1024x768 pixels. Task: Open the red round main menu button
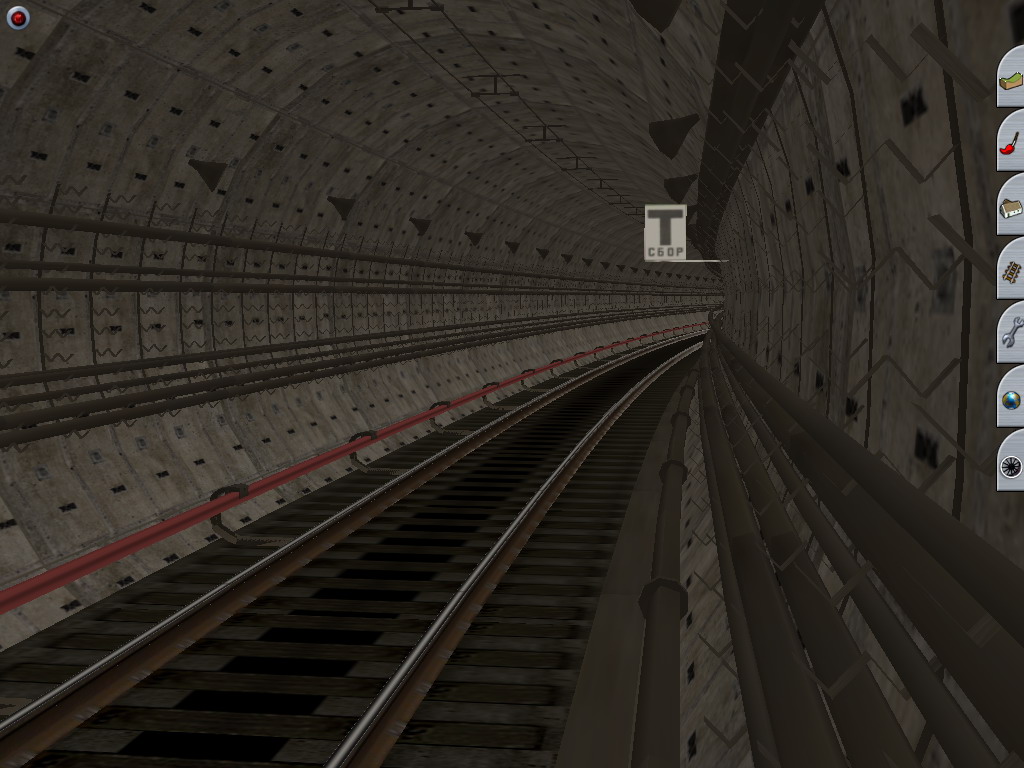18,18
